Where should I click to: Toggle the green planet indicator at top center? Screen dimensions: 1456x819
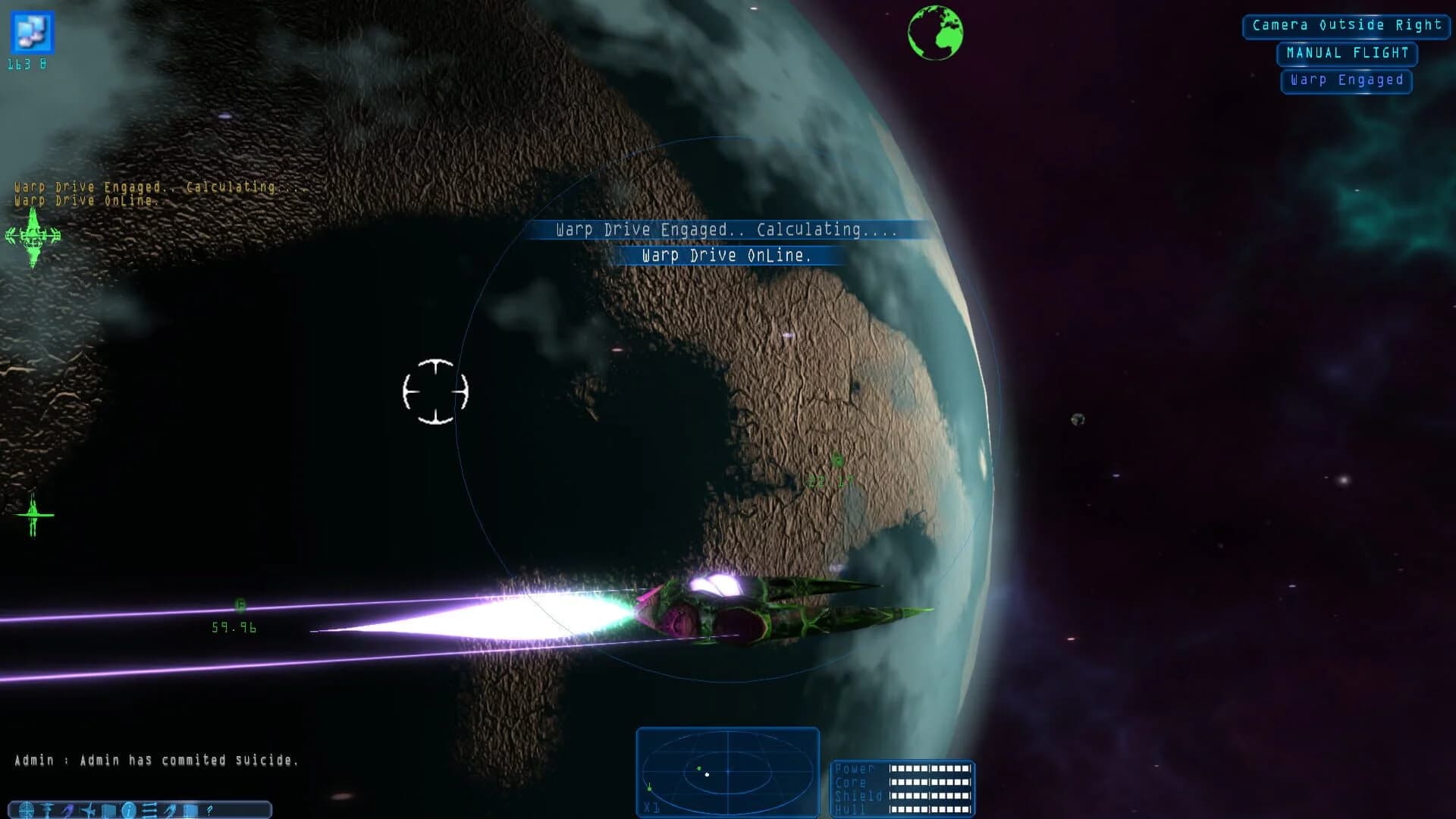tap(937, 32)
